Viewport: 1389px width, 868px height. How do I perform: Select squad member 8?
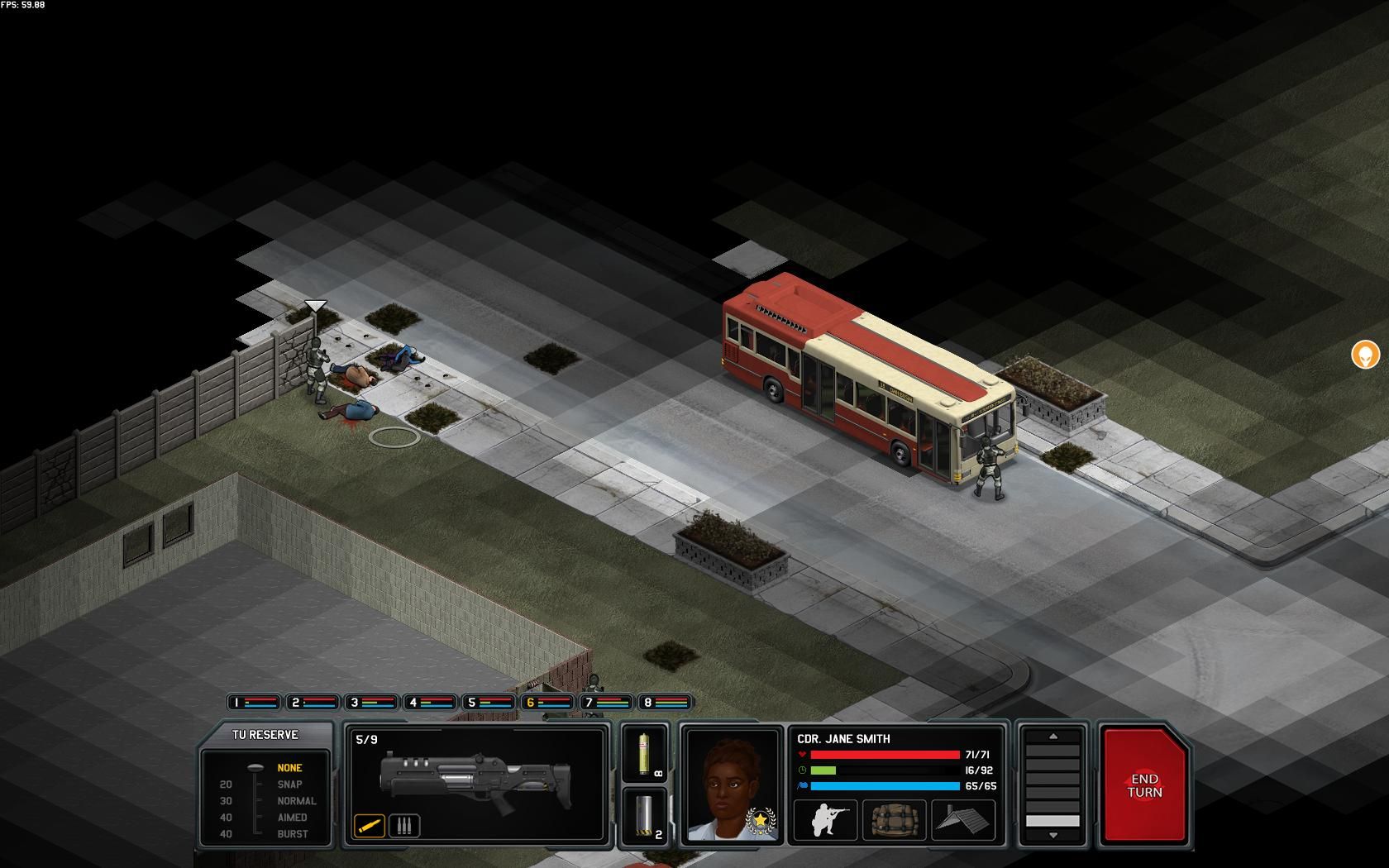coord(665,703)
